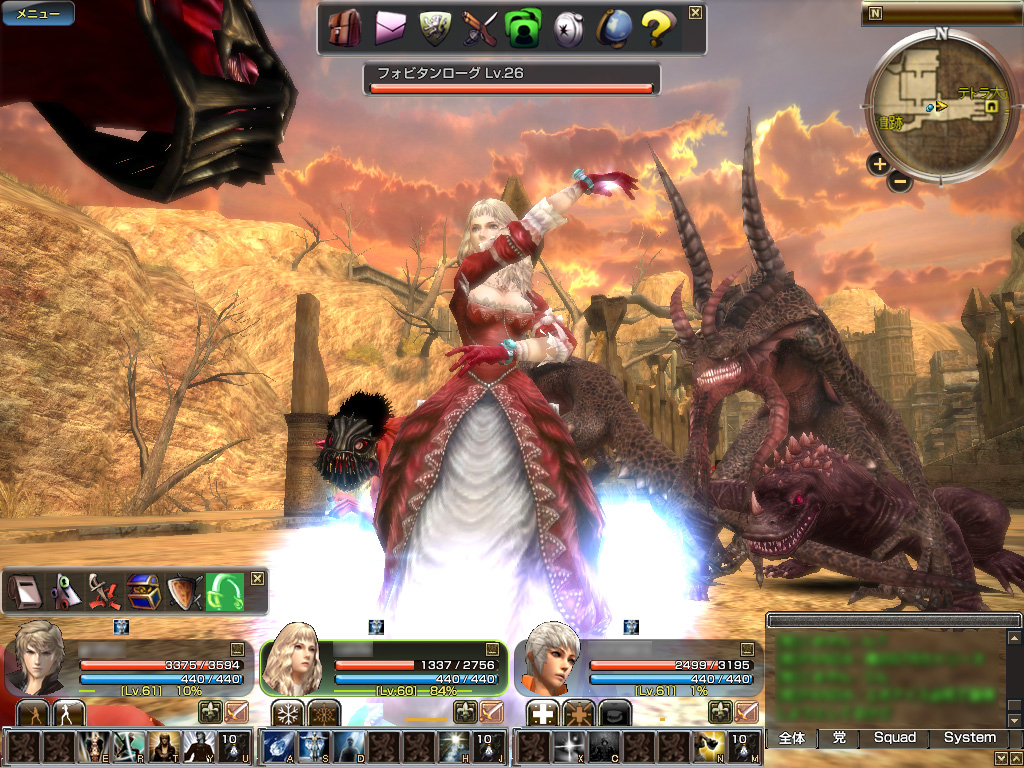1024x768 pixels.
Task: Click the yellow question mark help icon
Action: click(x=657, y=29)
